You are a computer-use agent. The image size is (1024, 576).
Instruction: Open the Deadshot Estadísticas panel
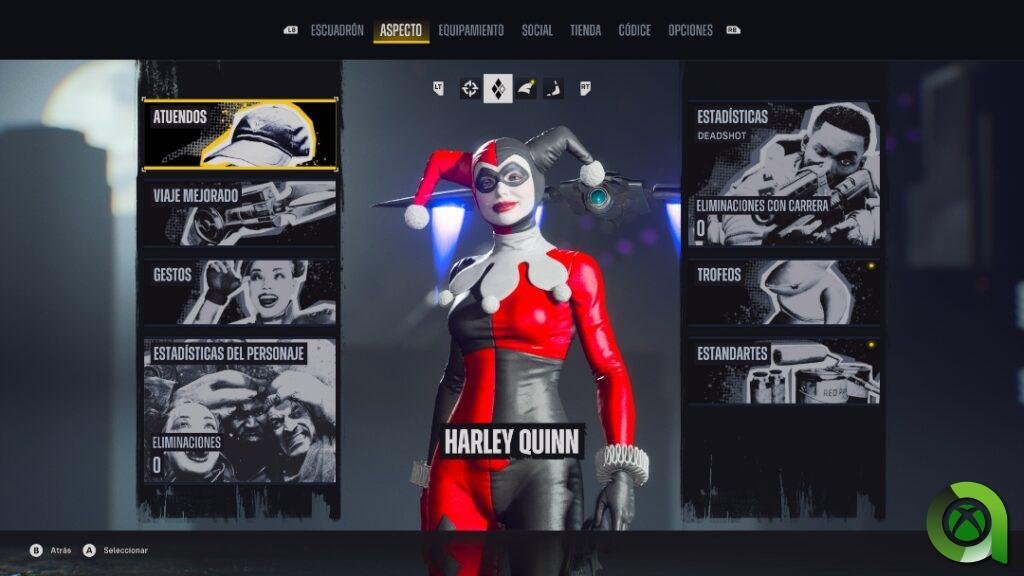783,173
